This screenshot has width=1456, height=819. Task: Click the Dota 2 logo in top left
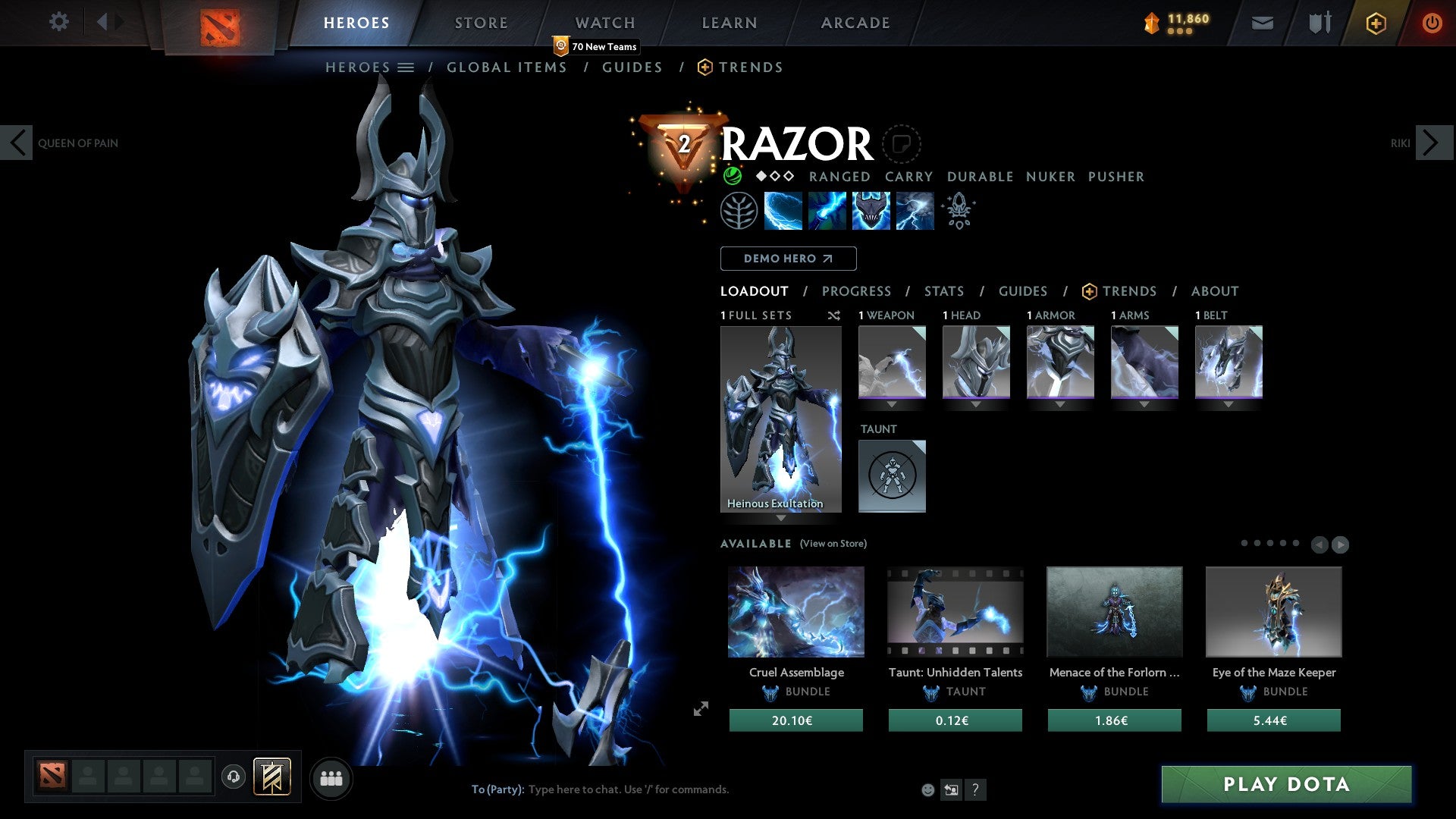pos(221,21)
